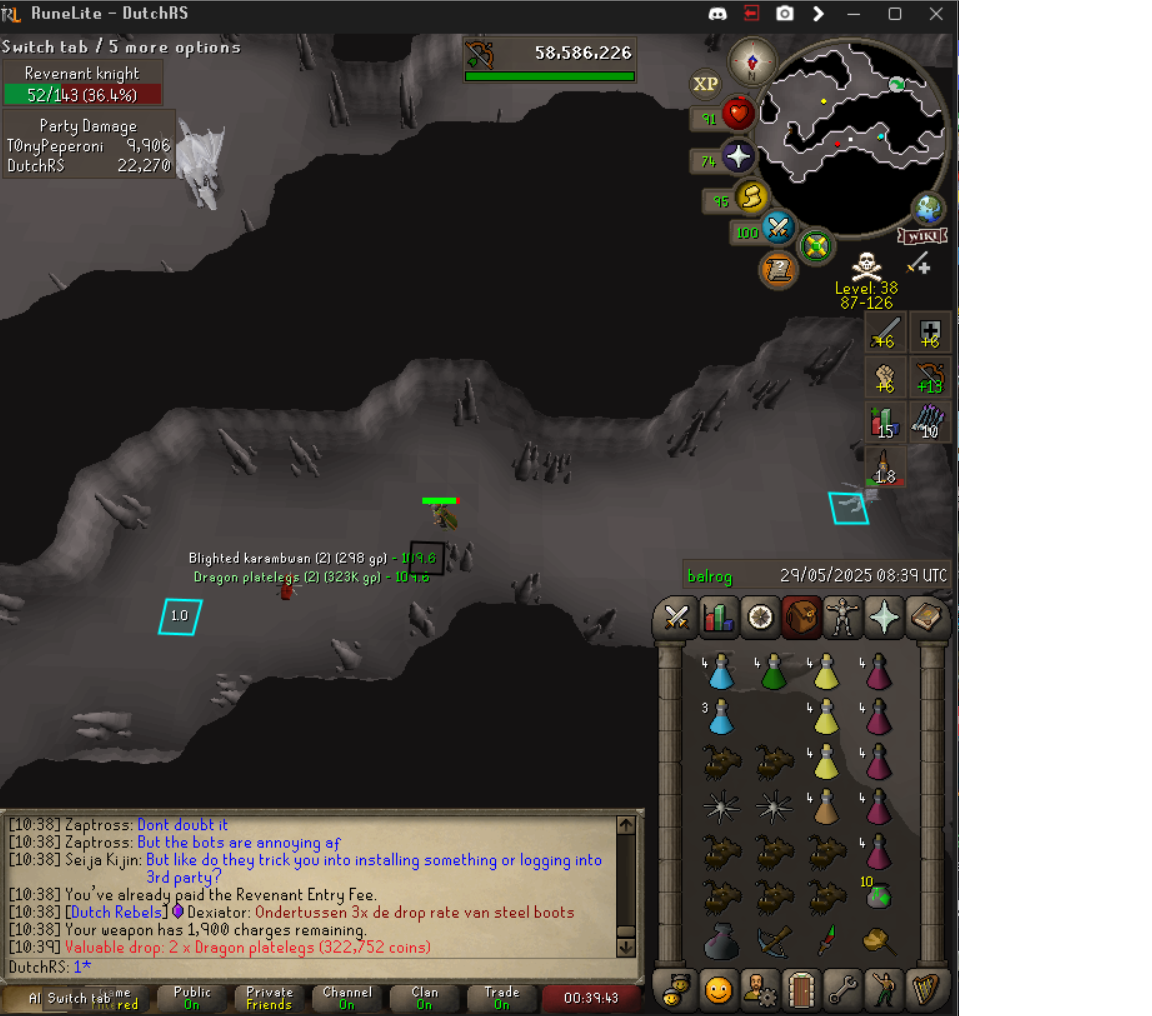Open the Combat Options tab
Screen dimensions: 1152x1016
[675, 618]
